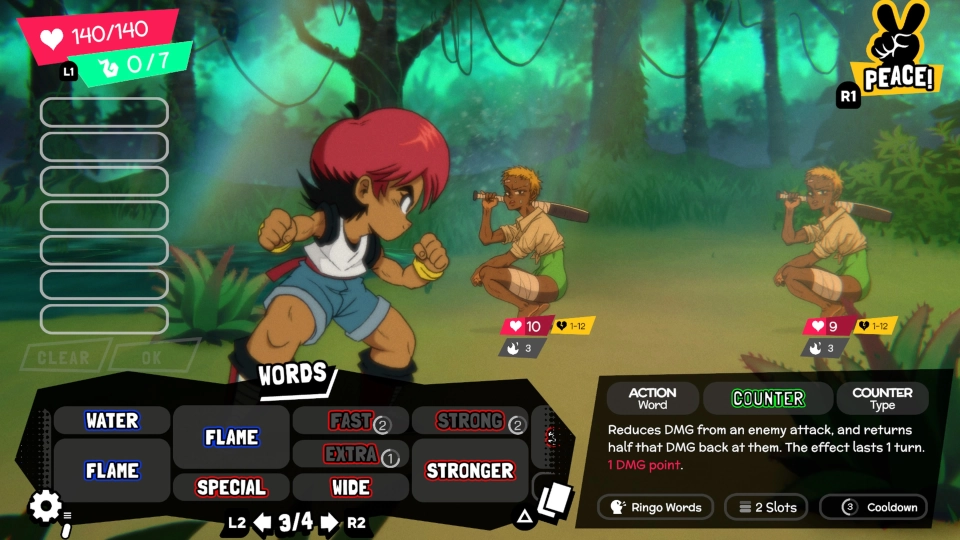Viewport: 960px width, 540px height.
Task: Select the STRONGER word tile
Action: pyautogui.click(x=469, y=470)
